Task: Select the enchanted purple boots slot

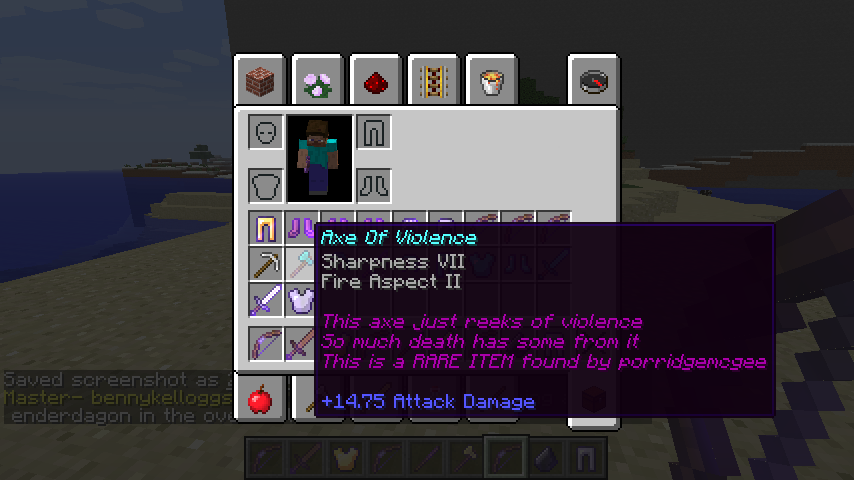Action: 300,229
